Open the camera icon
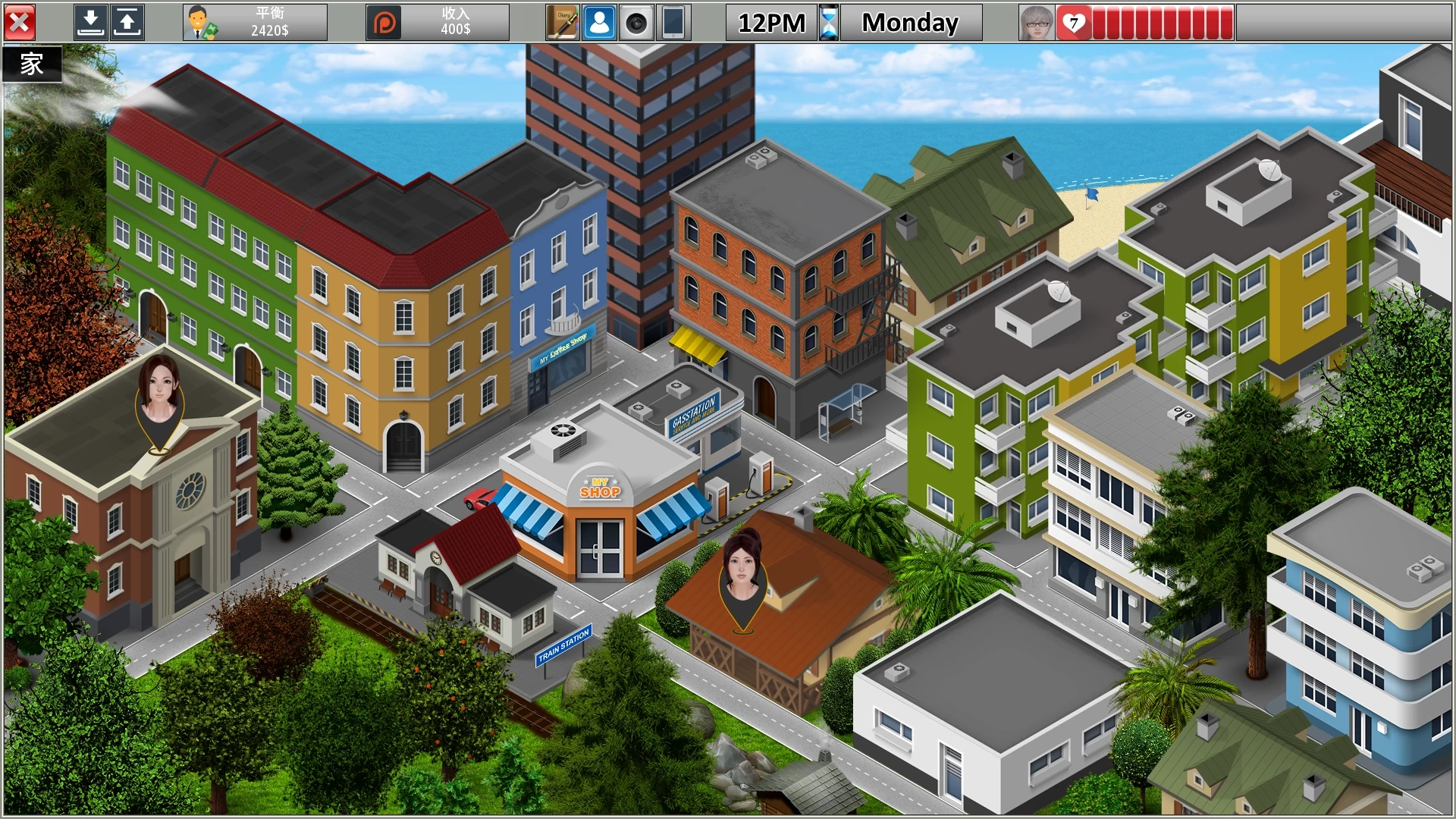The height and width of the screenshot is (819, 1456). (x=636, y=23)
